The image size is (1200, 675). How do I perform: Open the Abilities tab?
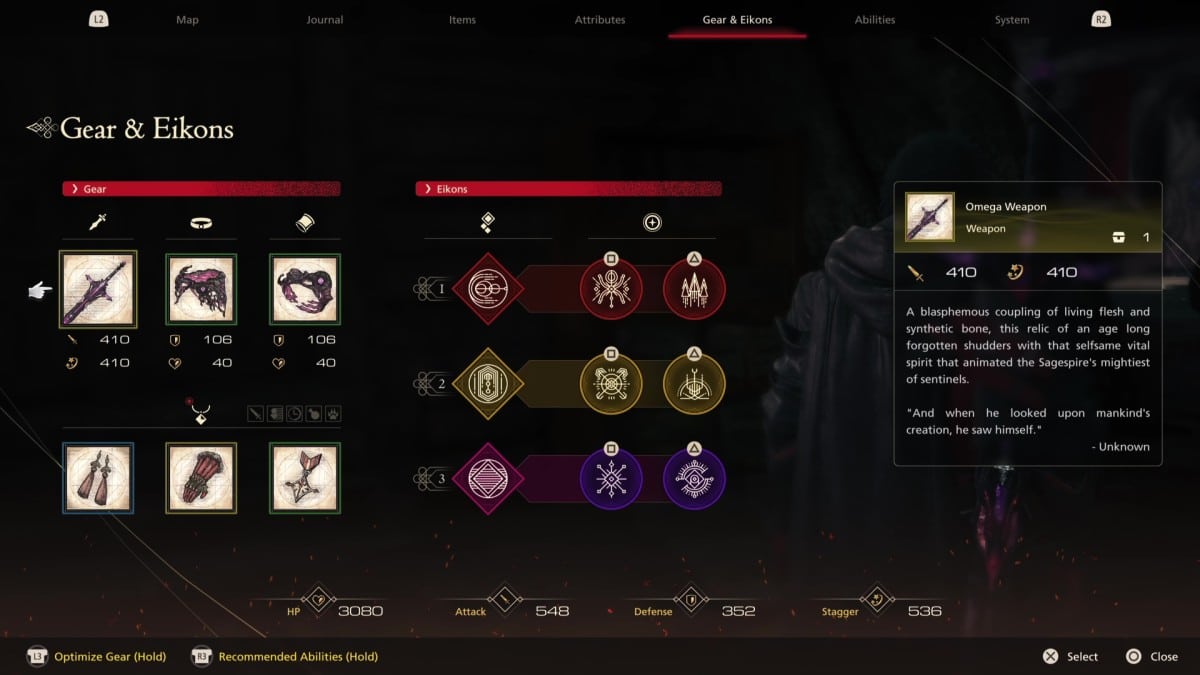click(x=875, y=20)
